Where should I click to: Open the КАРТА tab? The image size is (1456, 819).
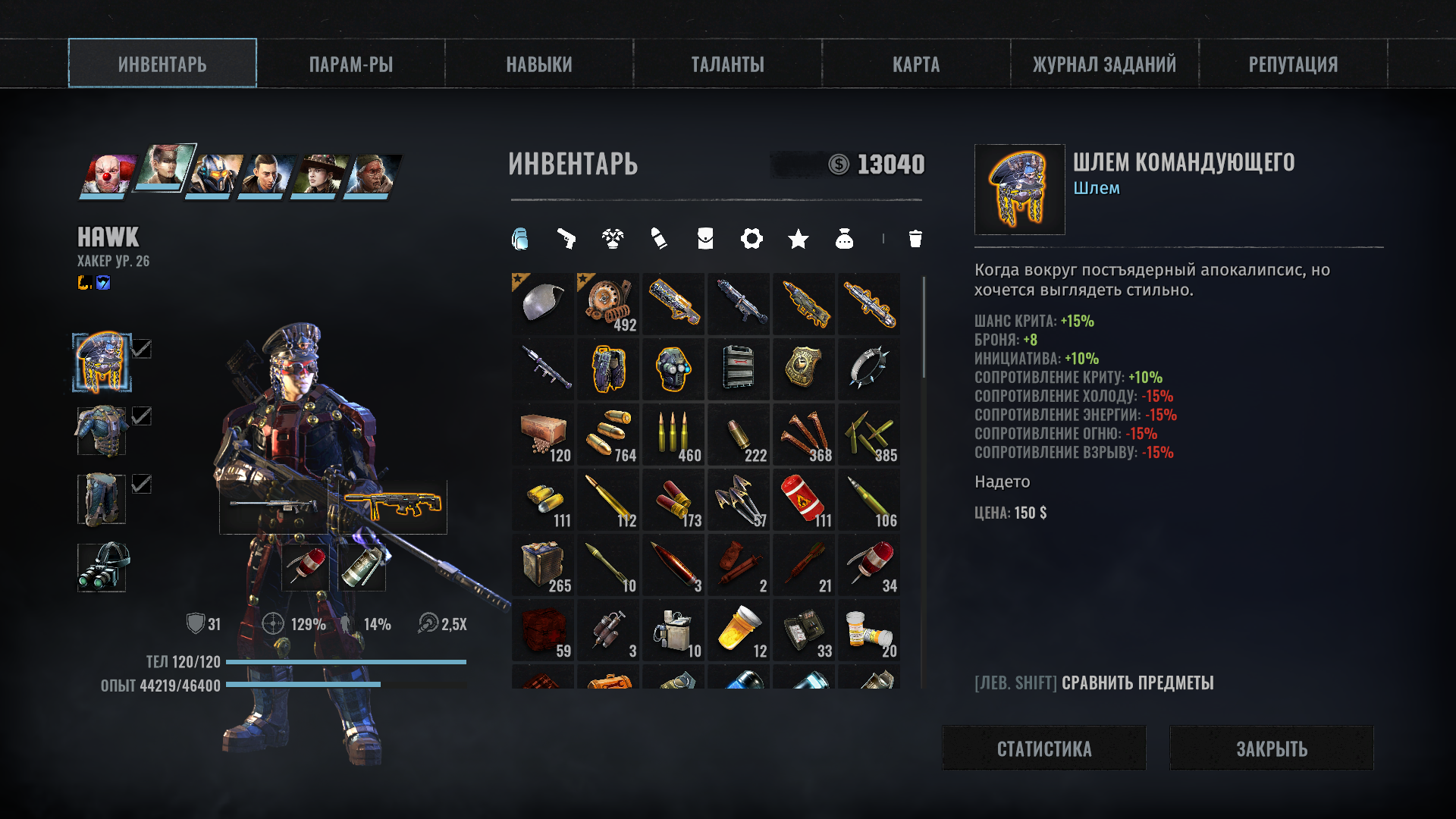[x=916, y=64]
